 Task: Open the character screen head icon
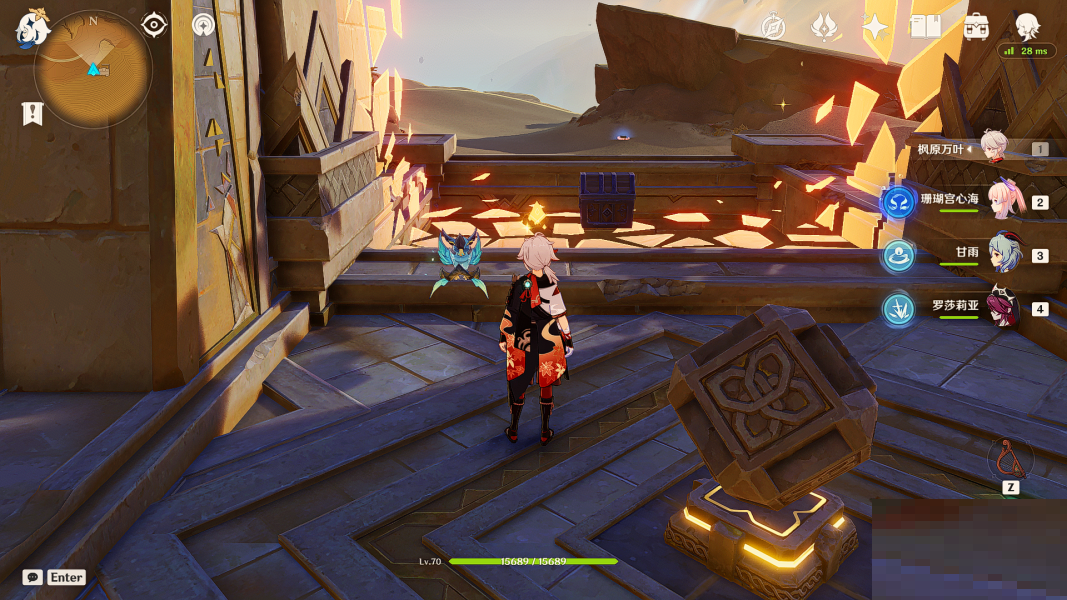[1027, 26]
